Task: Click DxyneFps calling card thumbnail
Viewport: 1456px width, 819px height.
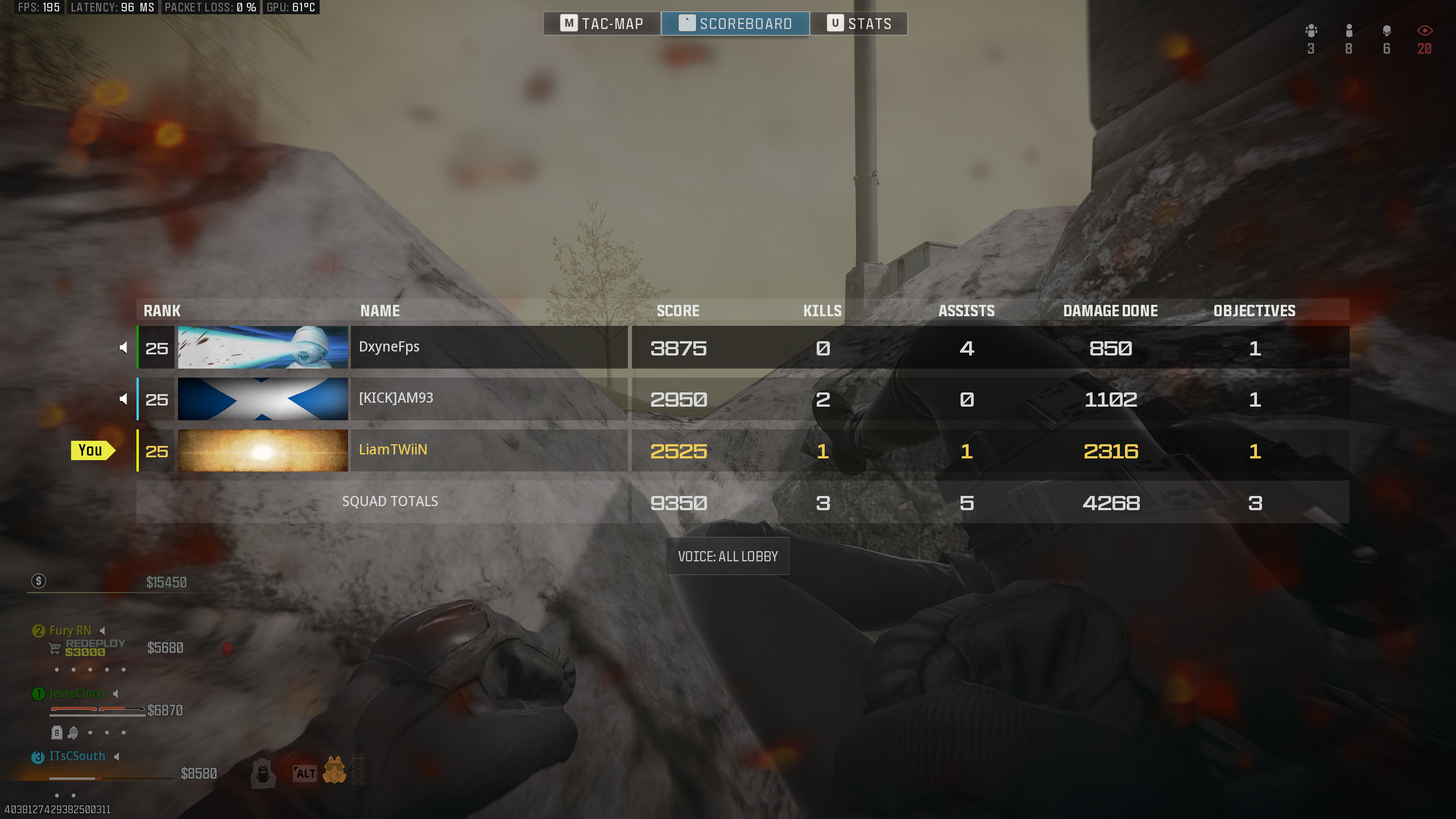Action: point(263,347)
